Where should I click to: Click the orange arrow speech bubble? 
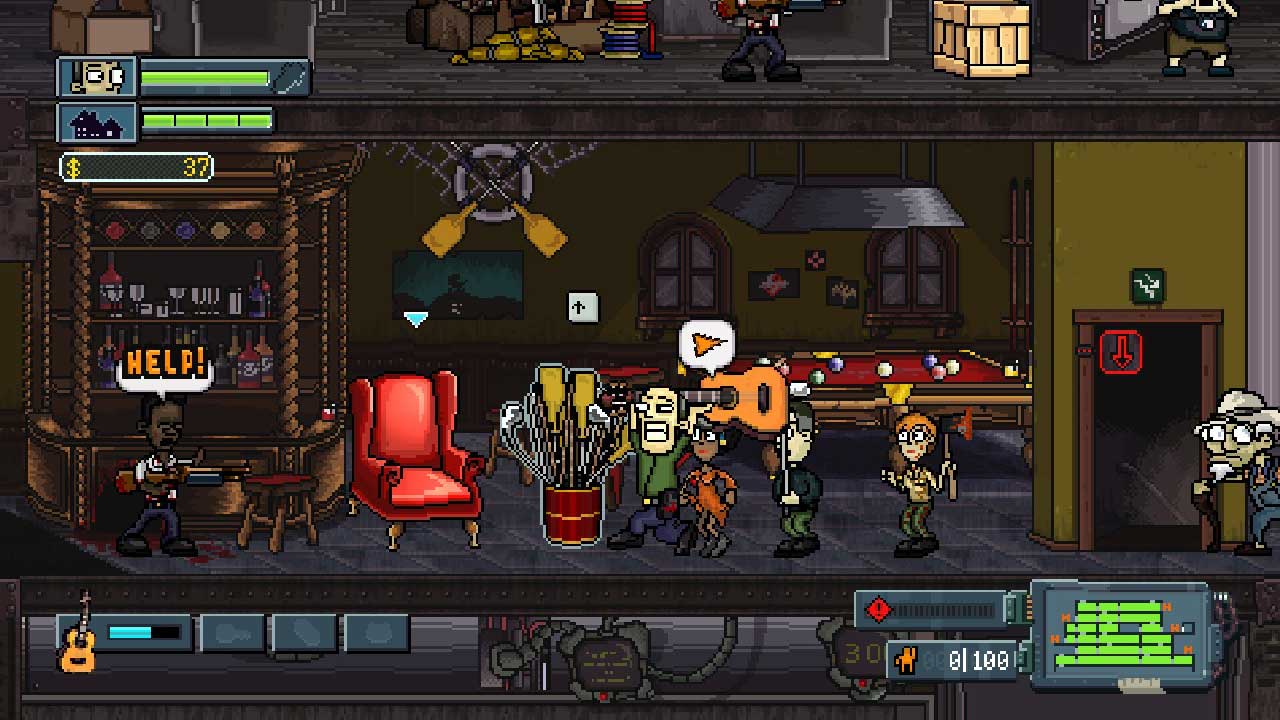coord(707,343)
